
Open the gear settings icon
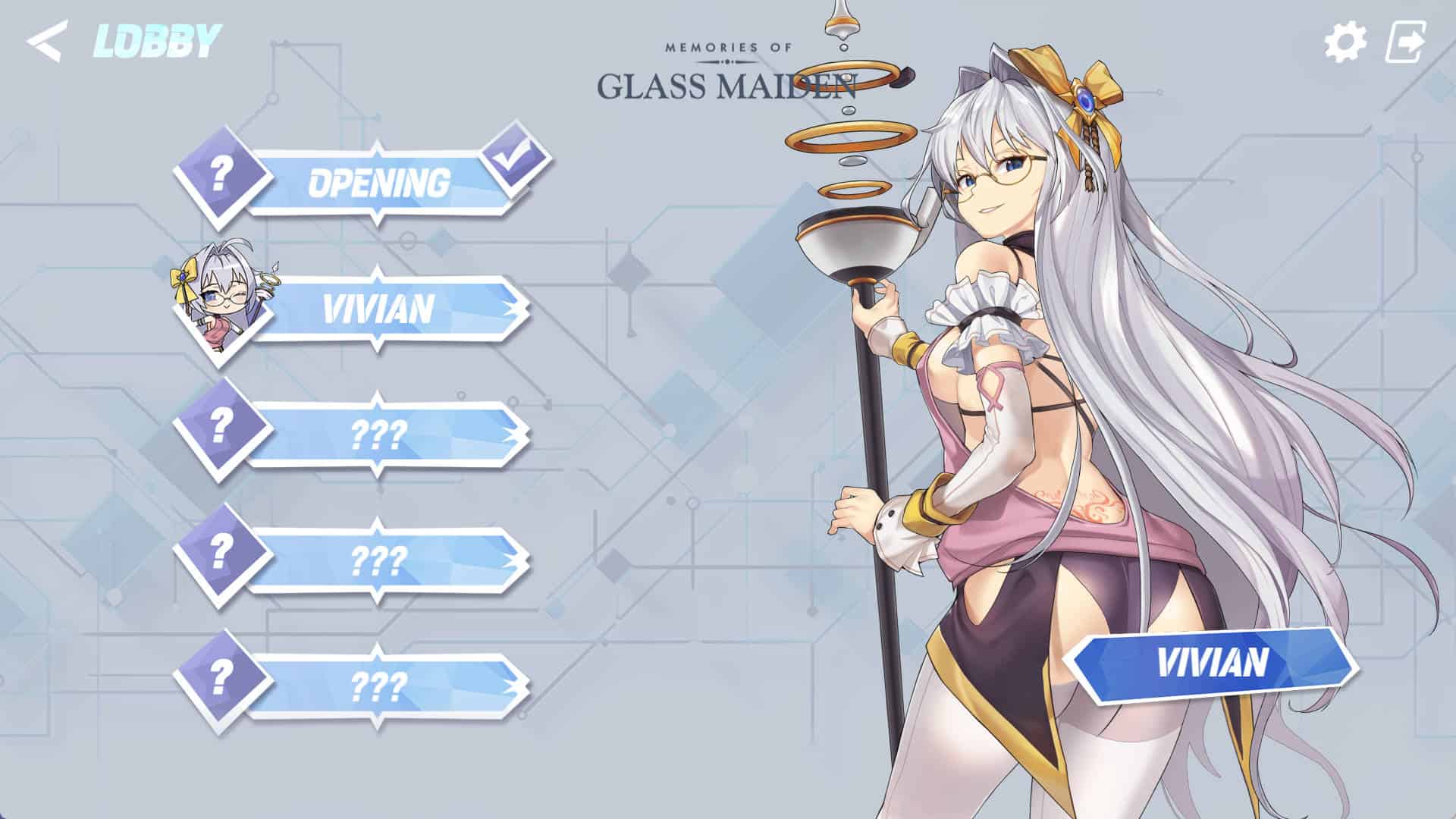[1345, 42]
